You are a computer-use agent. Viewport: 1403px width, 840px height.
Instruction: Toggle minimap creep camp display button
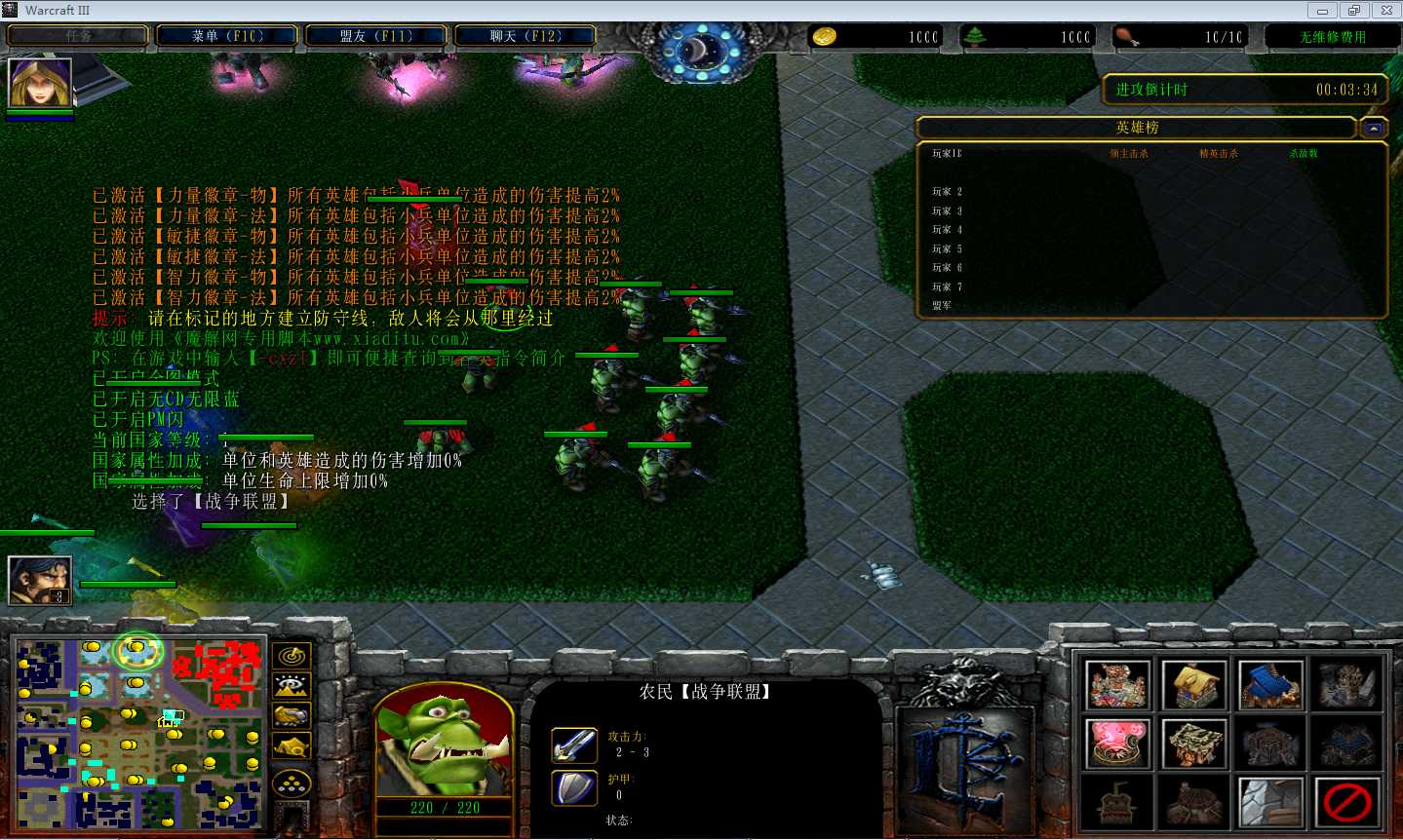tap(292, 747)
